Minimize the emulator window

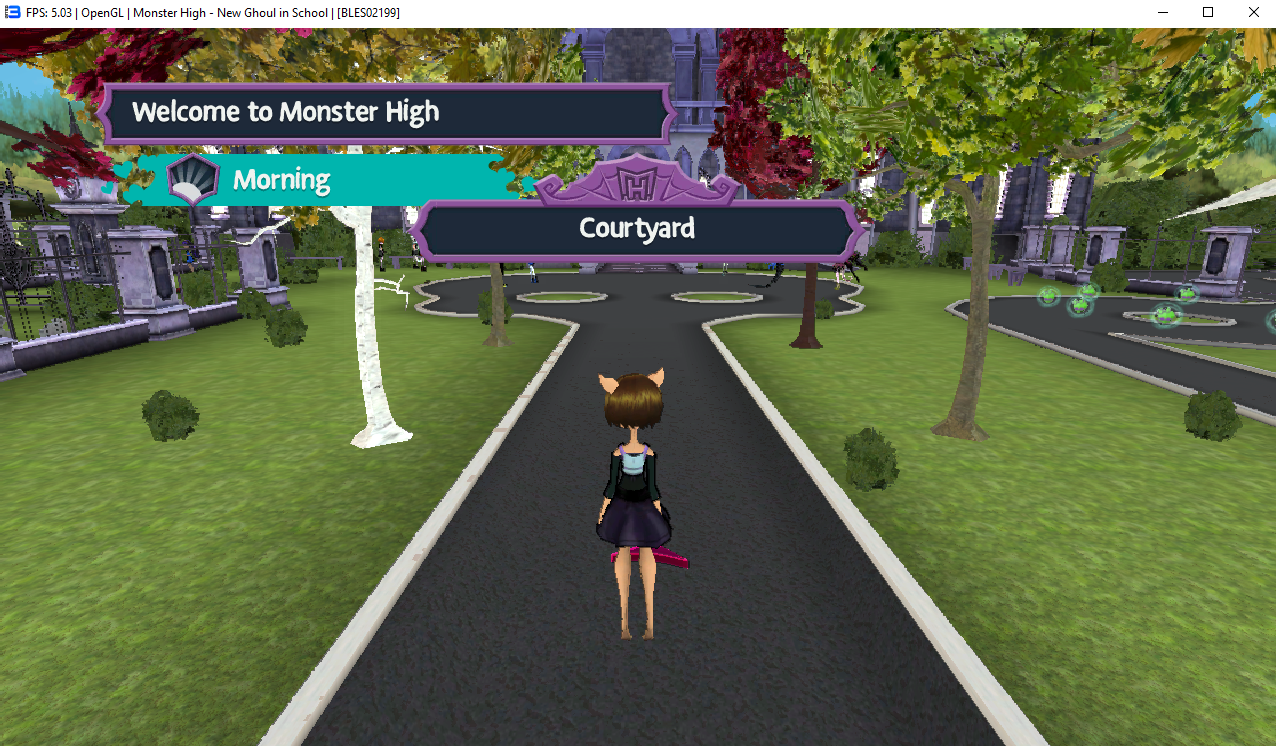1163,13
